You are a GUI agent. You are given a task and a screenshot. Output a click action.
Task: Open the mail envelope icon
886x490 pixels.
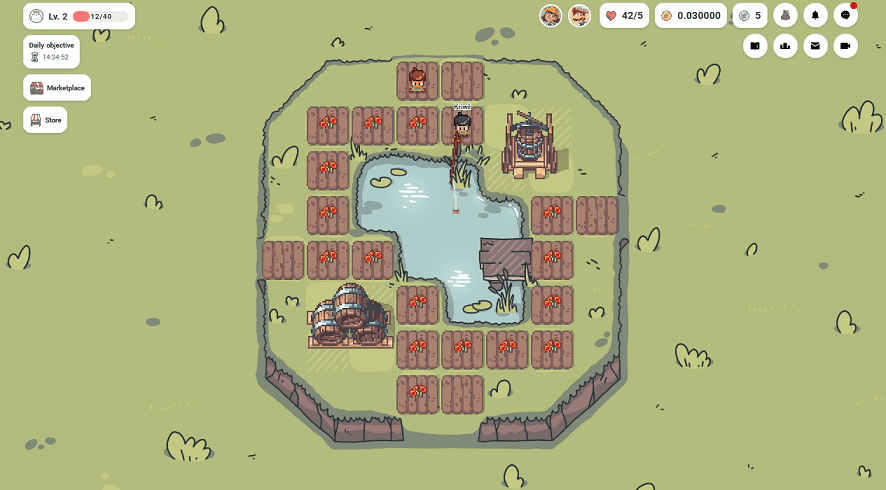[x=815, y=45]
